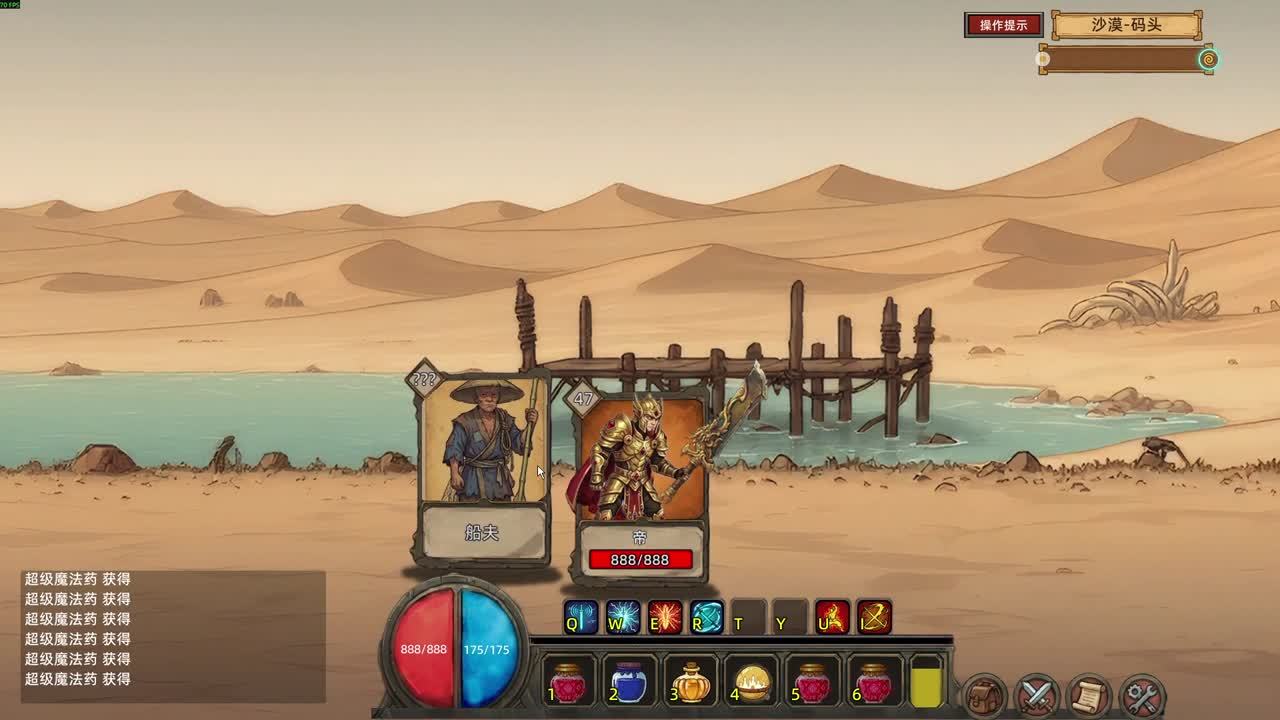Drink the blue mana potion jar
Screen dimensions: 1280x720
pos(629,683)
